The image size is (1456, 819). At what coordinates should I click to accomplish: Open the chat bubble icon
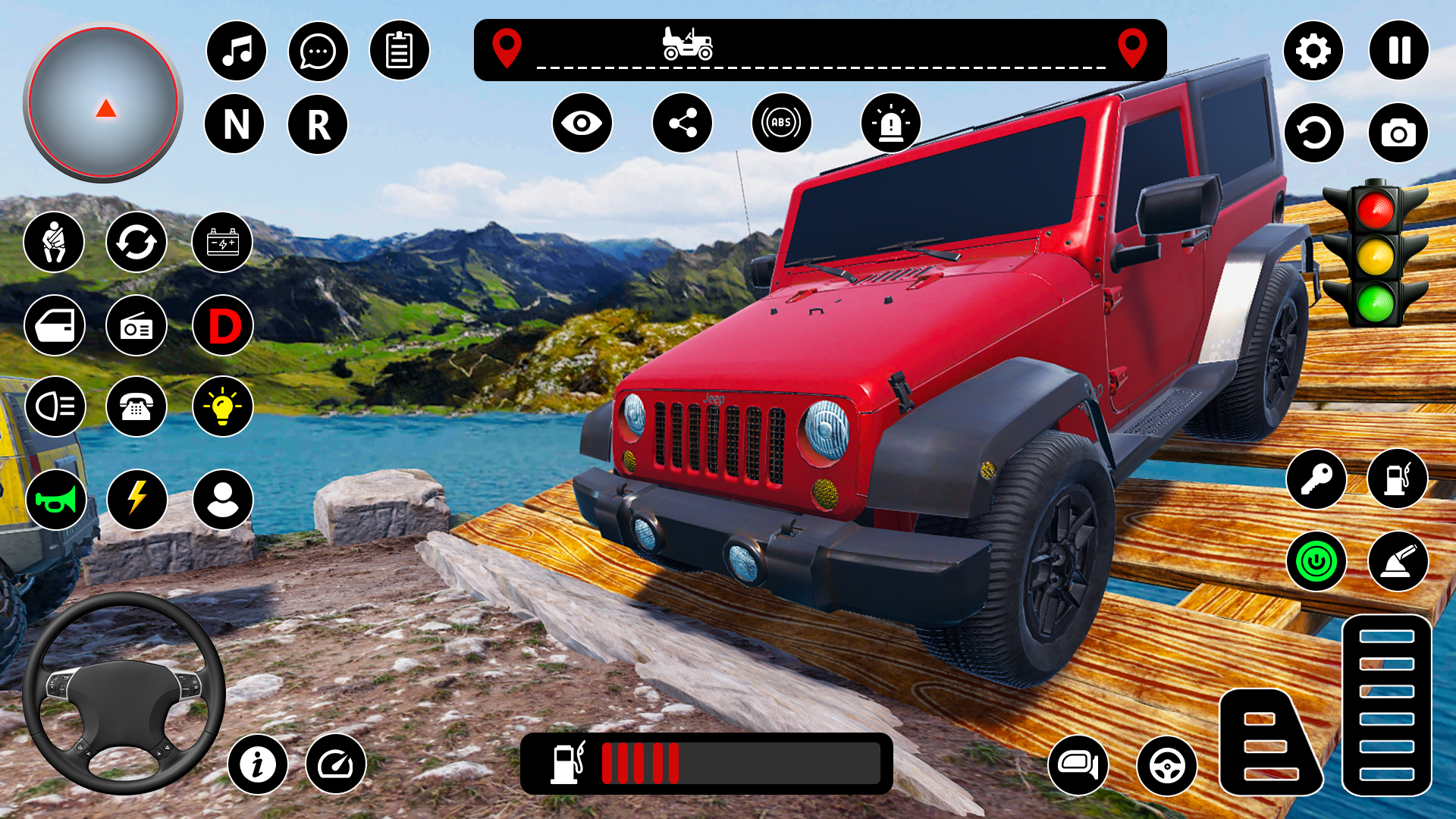[318, 51]
